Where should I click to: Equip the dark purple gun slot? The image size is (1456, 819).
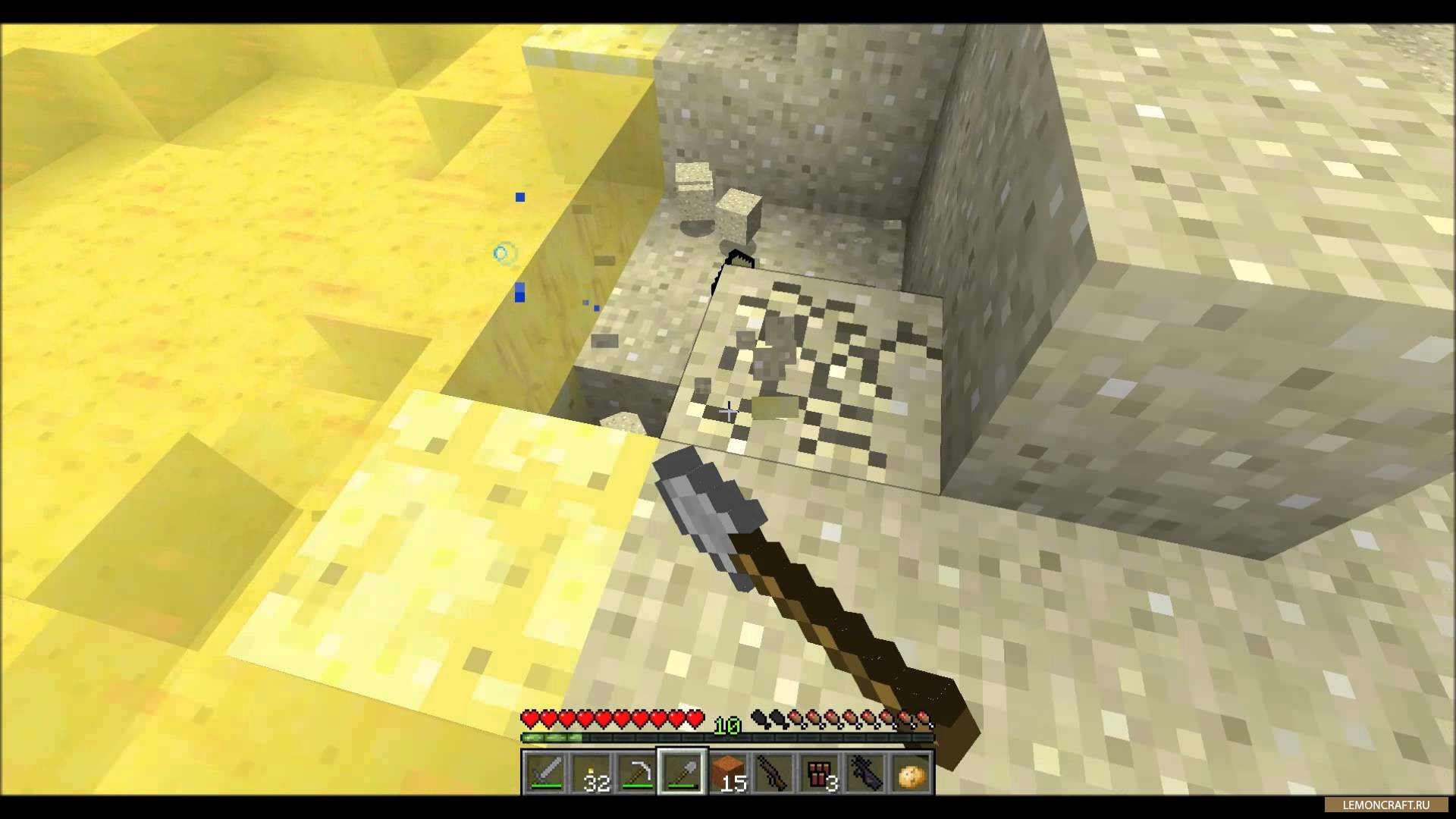(865, 773)
